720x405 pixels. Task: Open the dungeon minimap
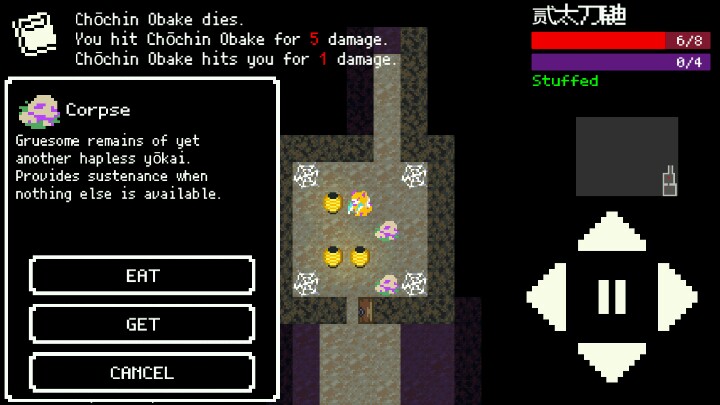pyautogui.click(x=627, y=156)
